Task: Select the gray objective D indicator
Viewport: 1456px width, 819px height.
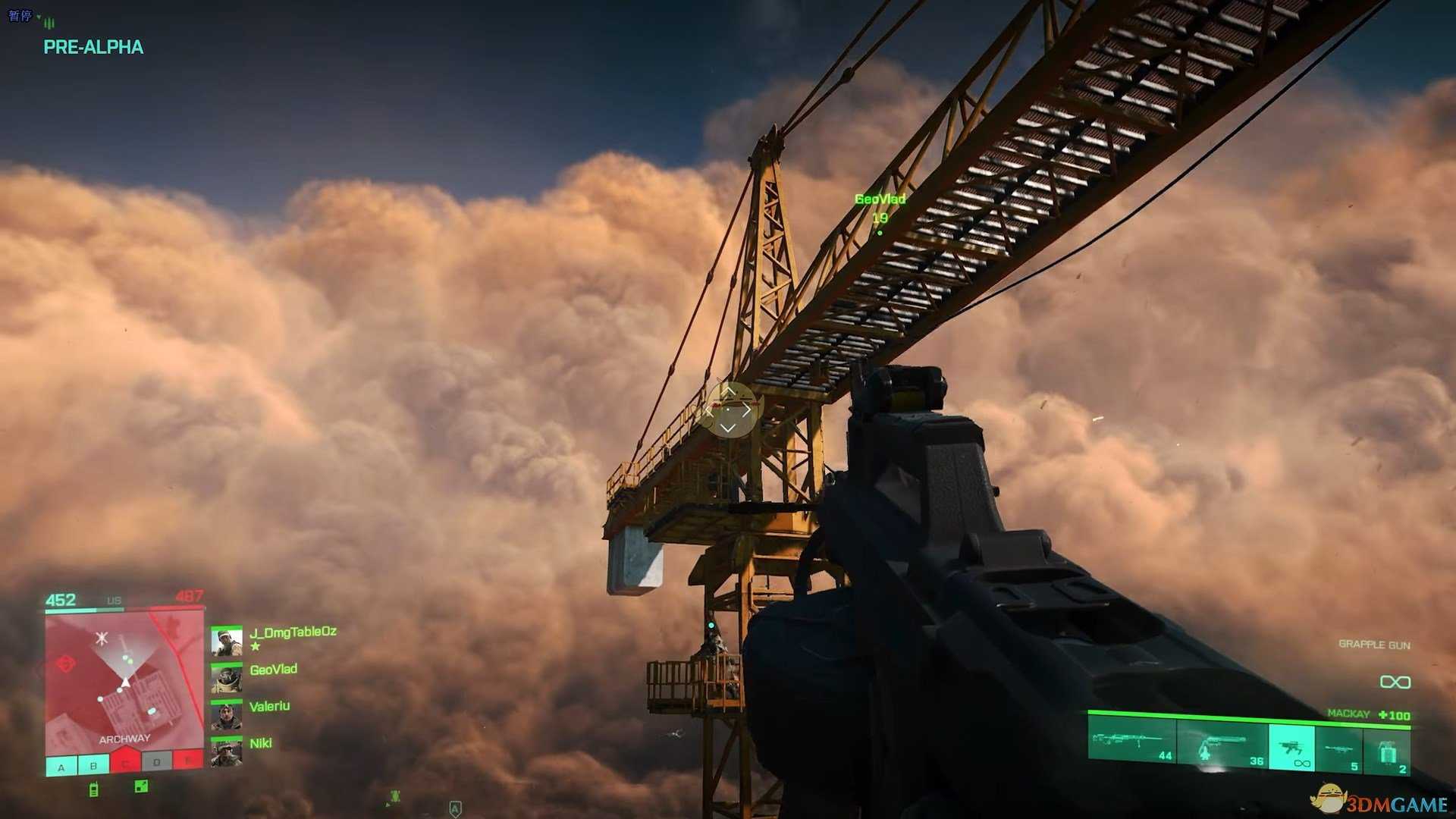Action: [x=157, y=763]
